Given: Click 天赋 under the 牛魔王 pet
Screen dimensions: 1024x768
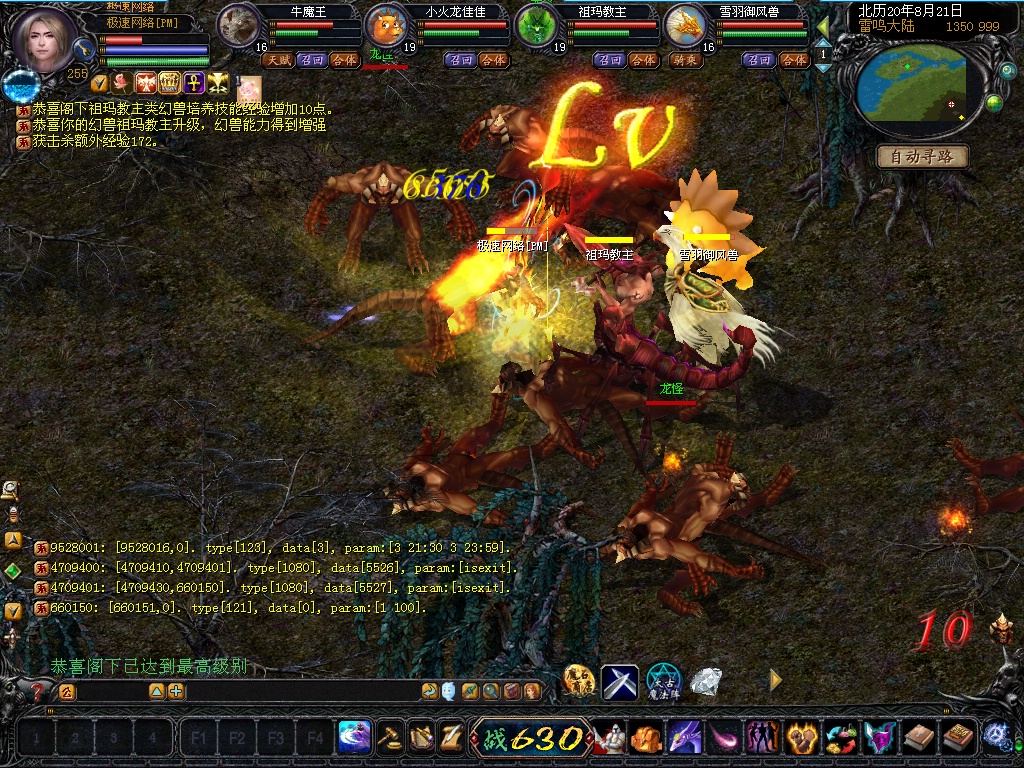Looking at the screenshot, I should pyautogui.click(x=277, y=60).
